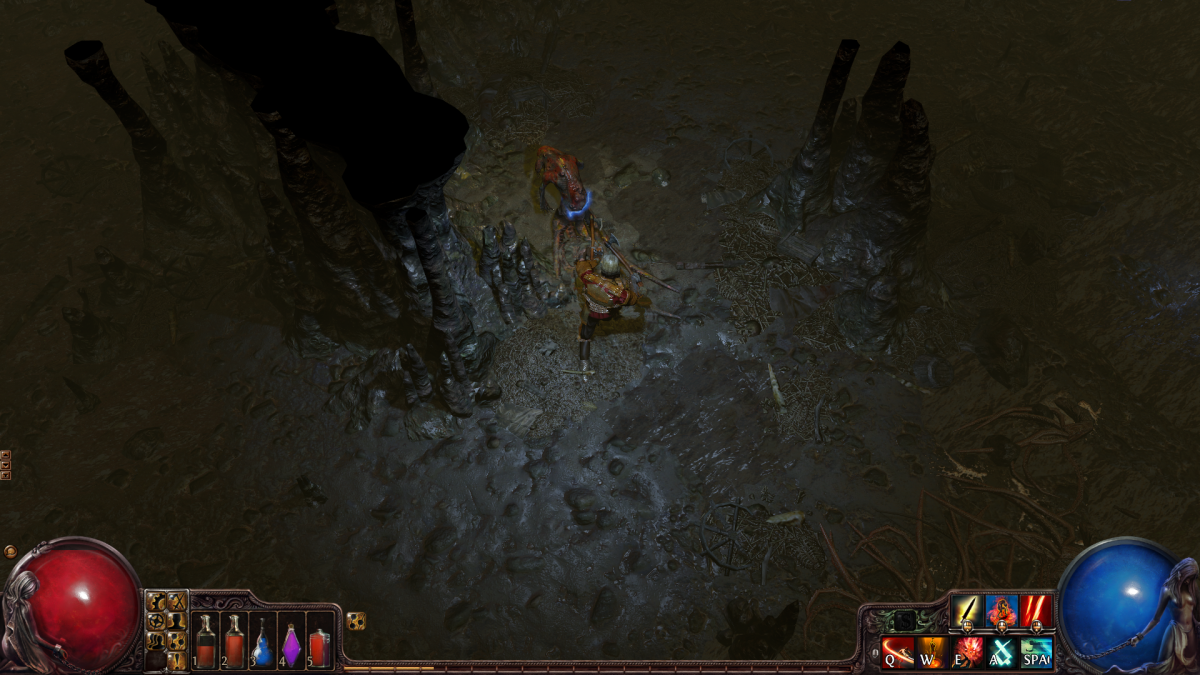
Task: Click the chat scroll-up arrow button
Action: pyautogui.click(x=5, y=455)
